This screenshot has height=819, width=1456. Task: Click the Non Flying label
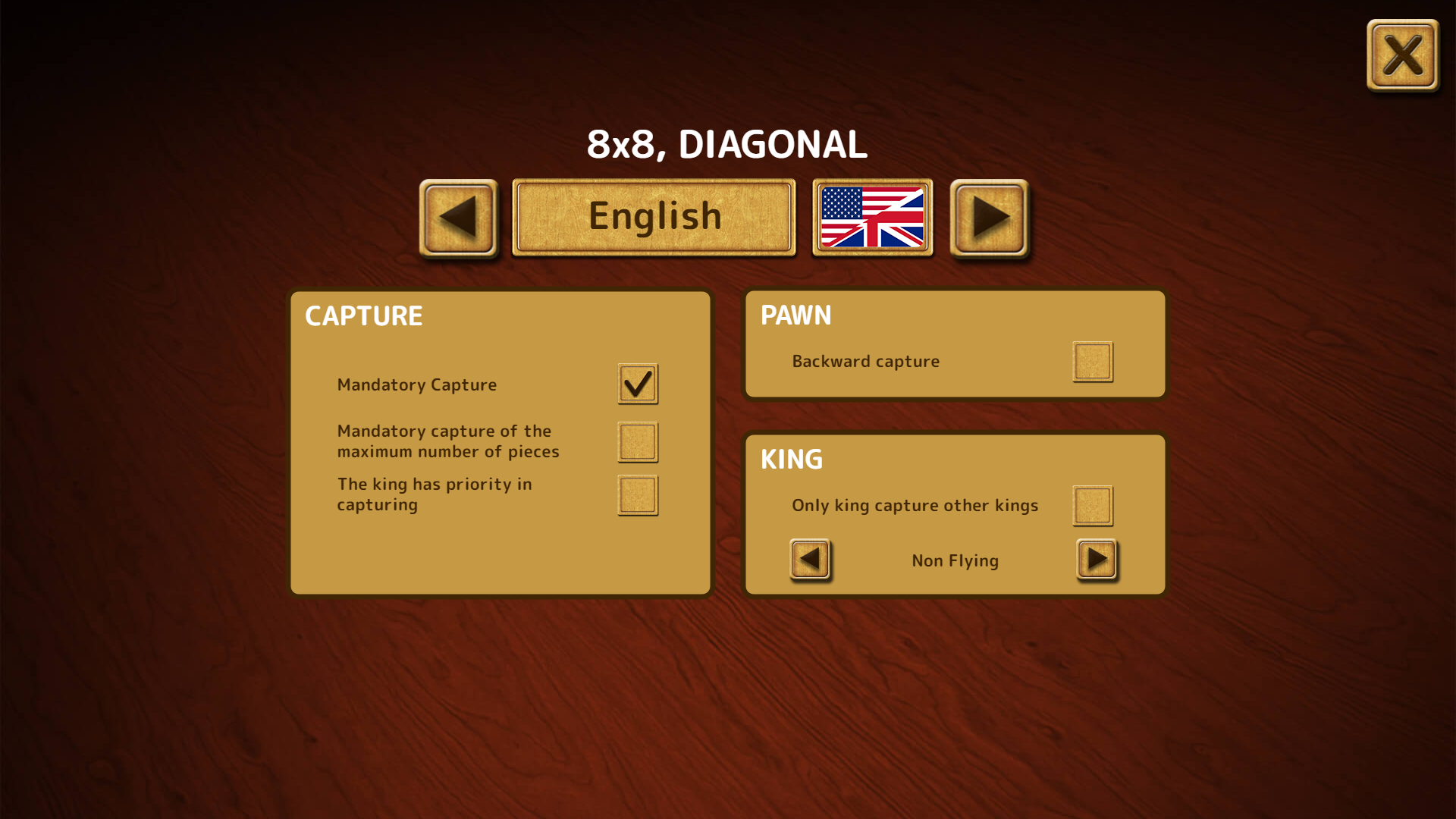[954, 560]
